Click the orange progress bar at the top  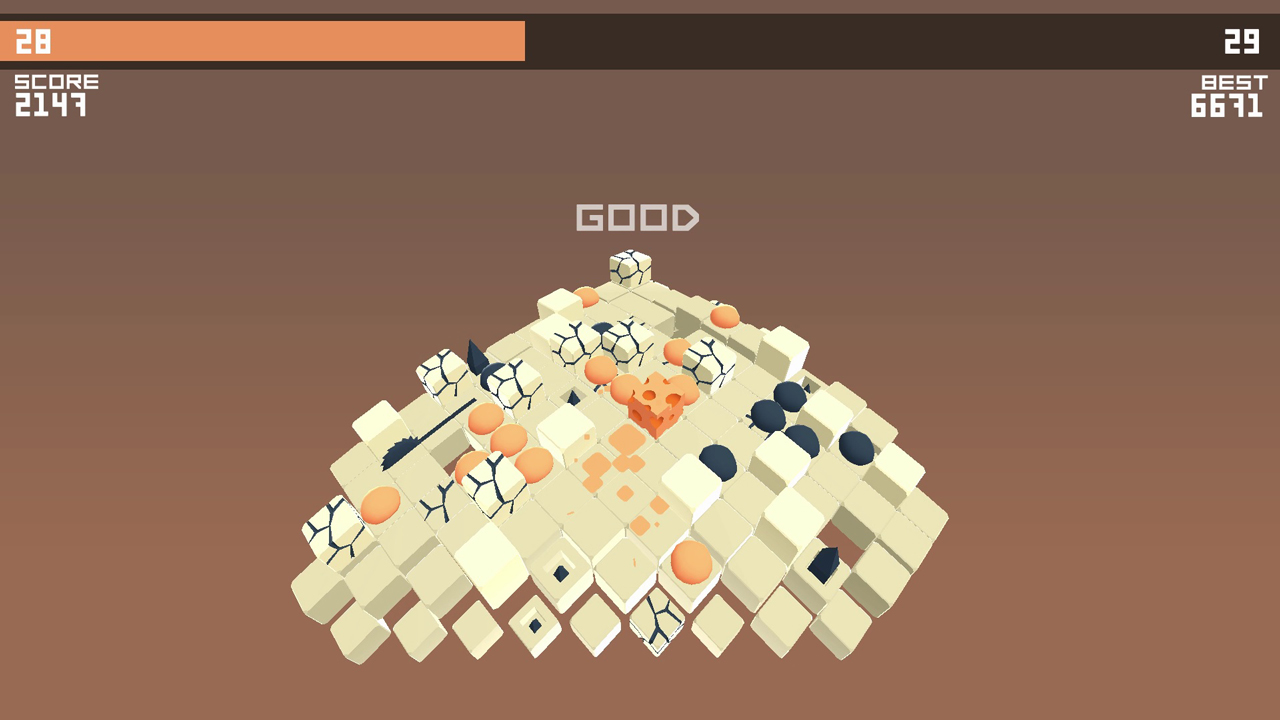pos(260,40)
